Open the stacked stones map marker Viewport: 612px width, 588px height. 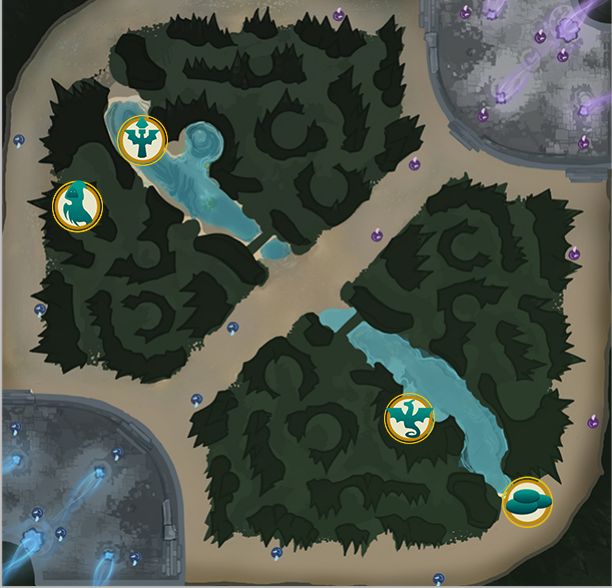click(526, 502)
